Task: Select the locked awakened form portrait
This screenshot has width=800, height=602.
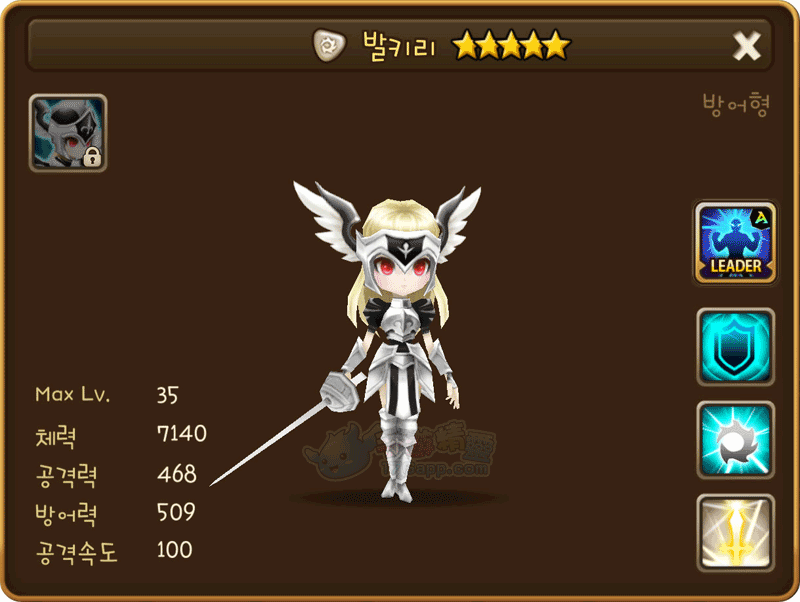Action: [68, 133]
